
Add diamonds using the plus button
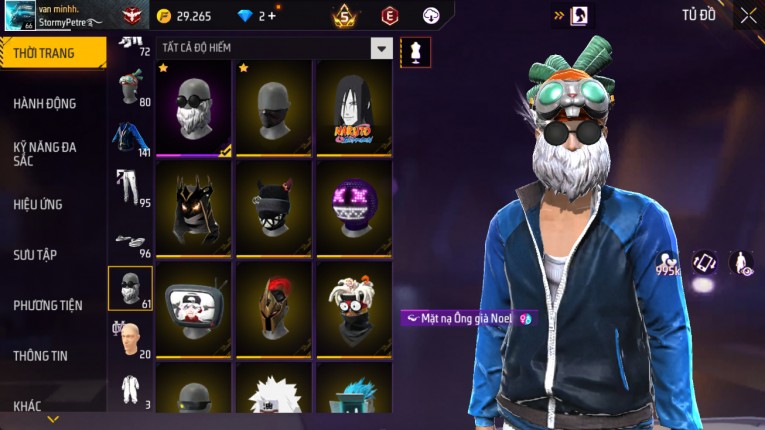[271, 16]
